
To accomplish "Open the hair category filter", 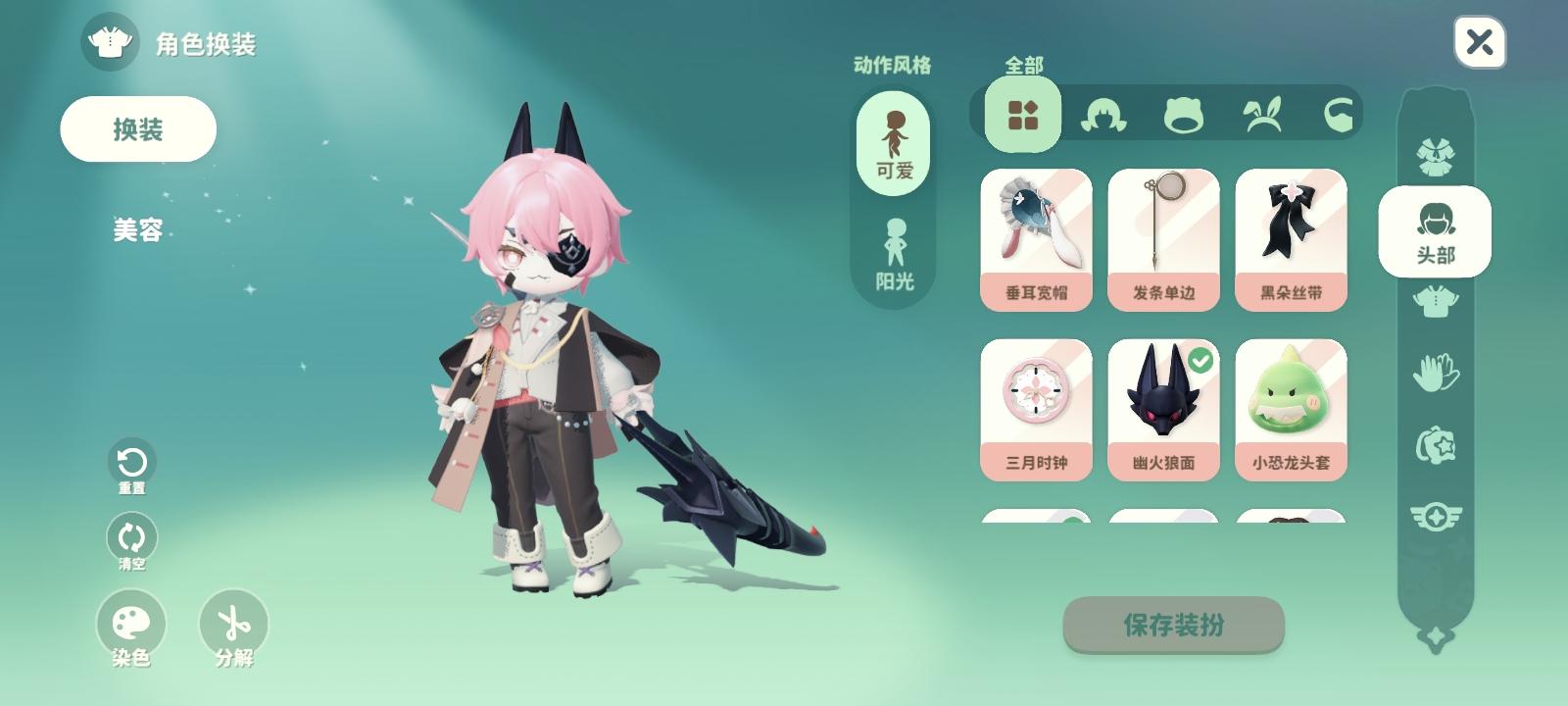I will tap(1105, 113).
